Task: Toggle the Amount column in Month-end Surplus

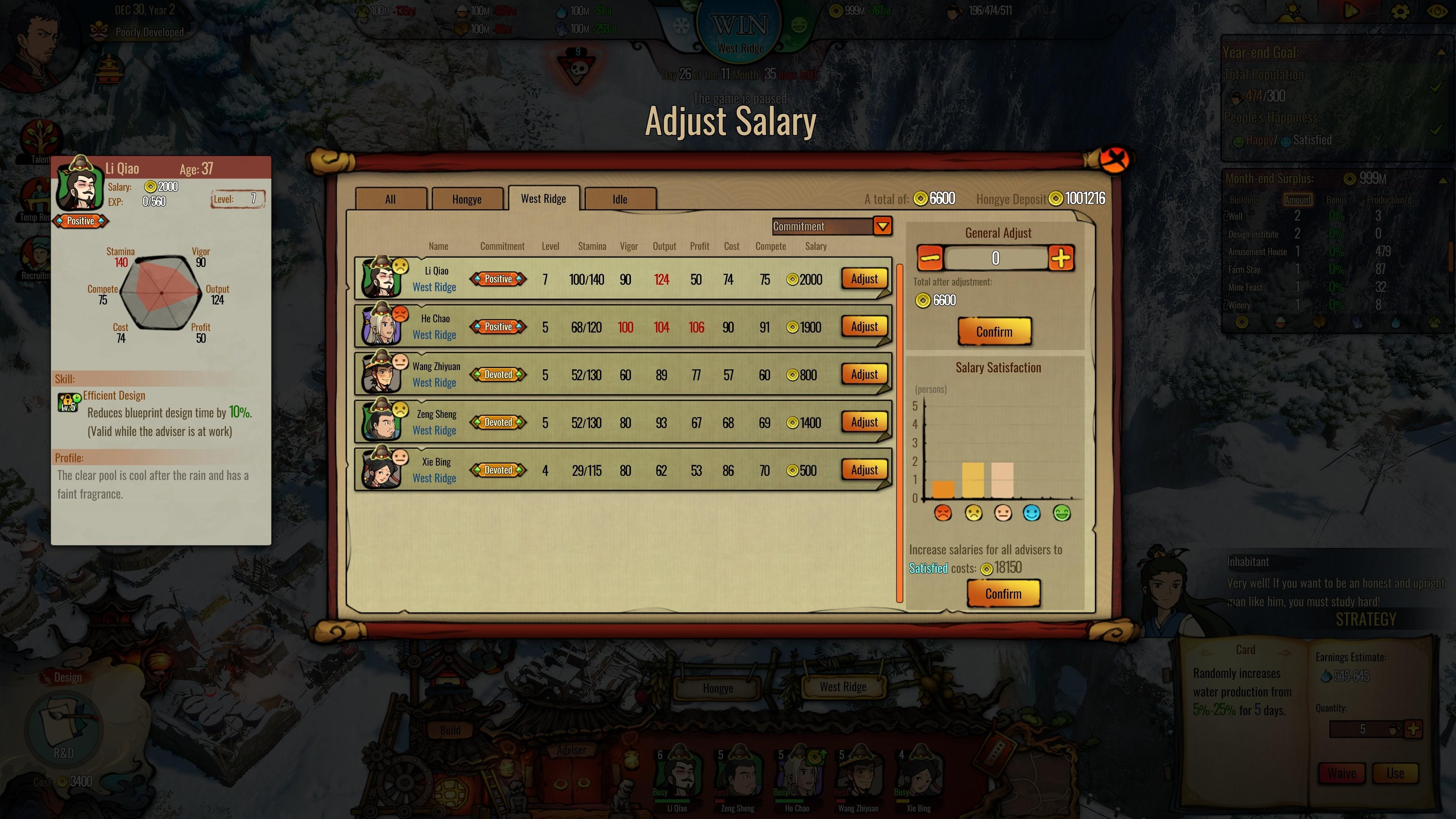Action: click(1298, 200)
